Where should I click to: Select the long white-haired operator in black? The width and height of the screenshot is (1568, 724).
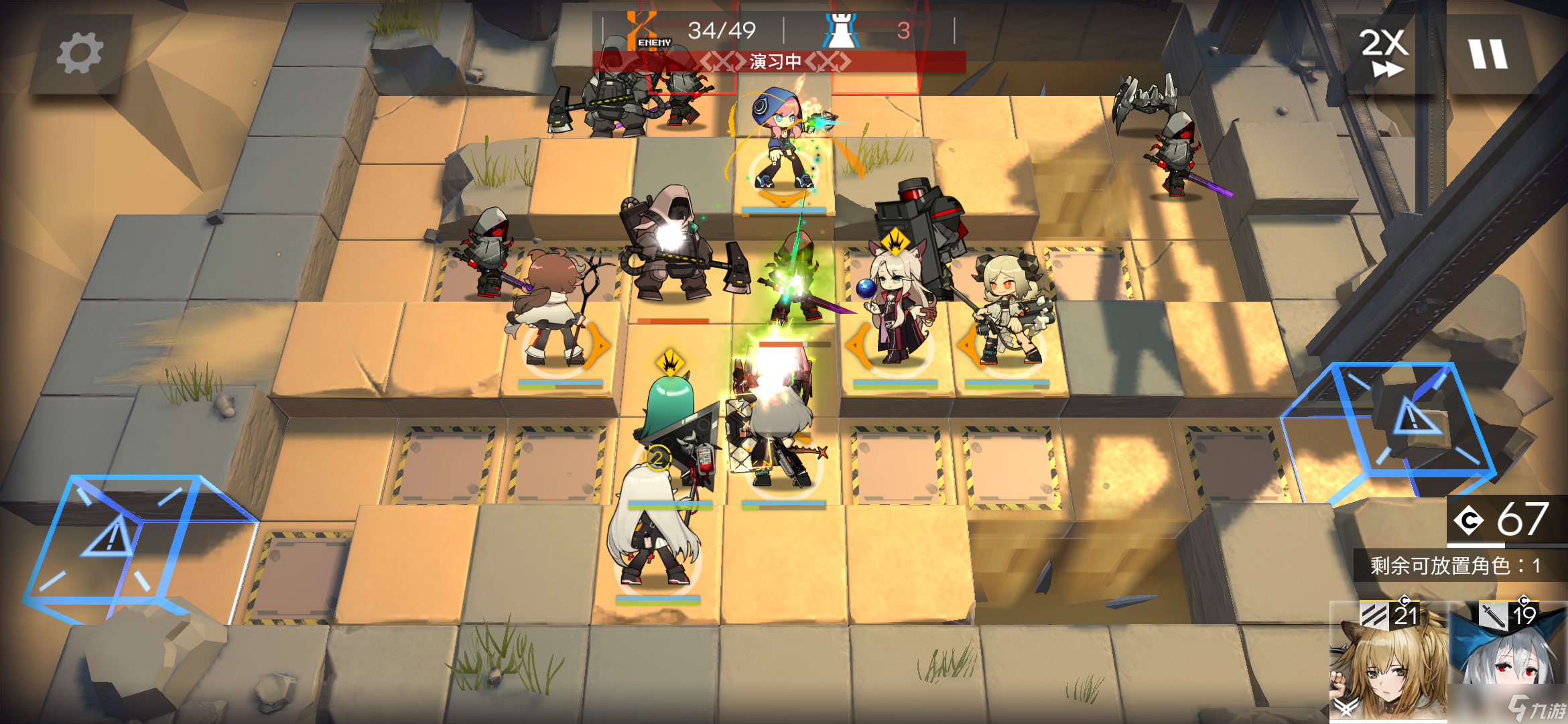[653, 530]
